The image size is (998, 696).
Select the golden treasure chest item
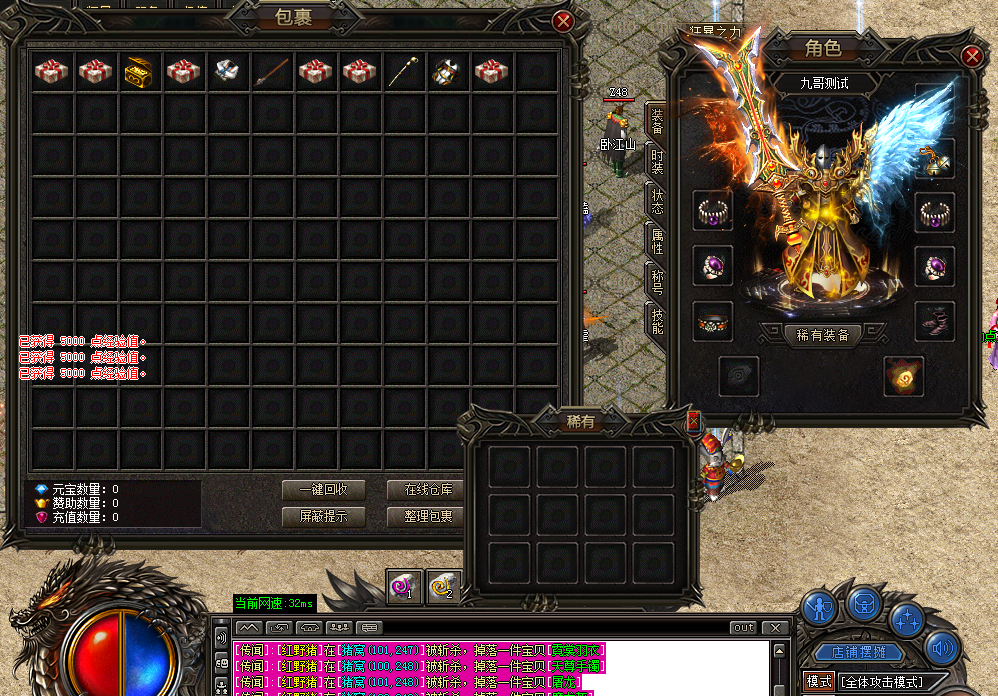tap(139, 71)
